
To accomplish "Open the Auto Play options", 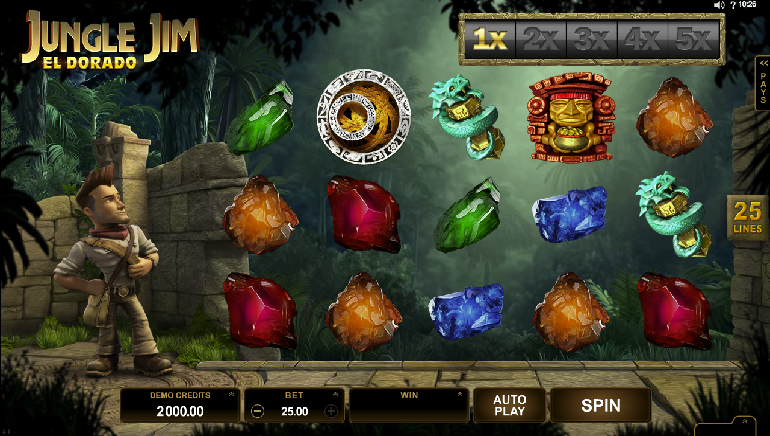I will click(x=509, y=405).
